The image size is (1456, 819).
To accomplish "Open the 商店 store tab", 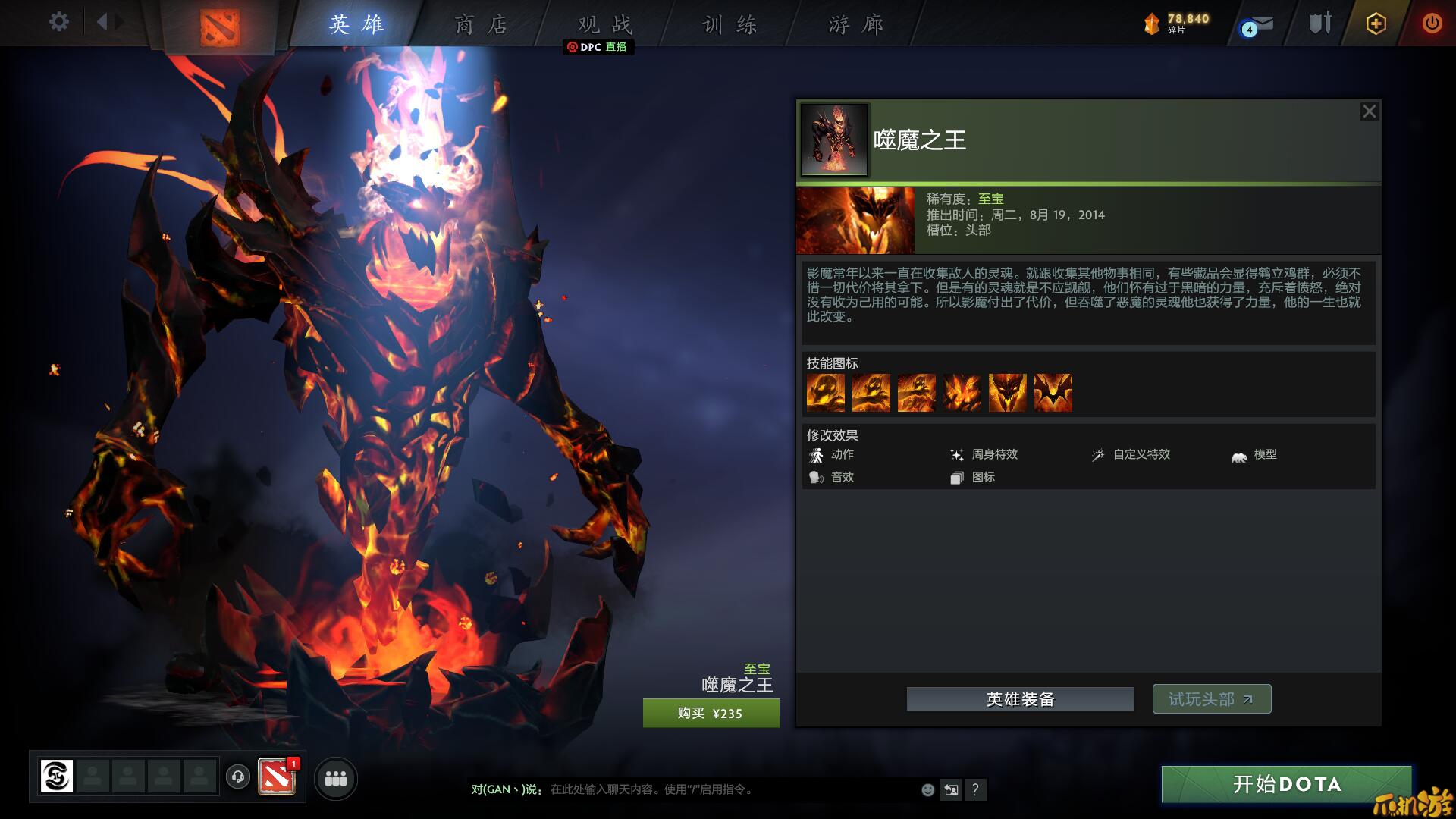I will [481, 25].
